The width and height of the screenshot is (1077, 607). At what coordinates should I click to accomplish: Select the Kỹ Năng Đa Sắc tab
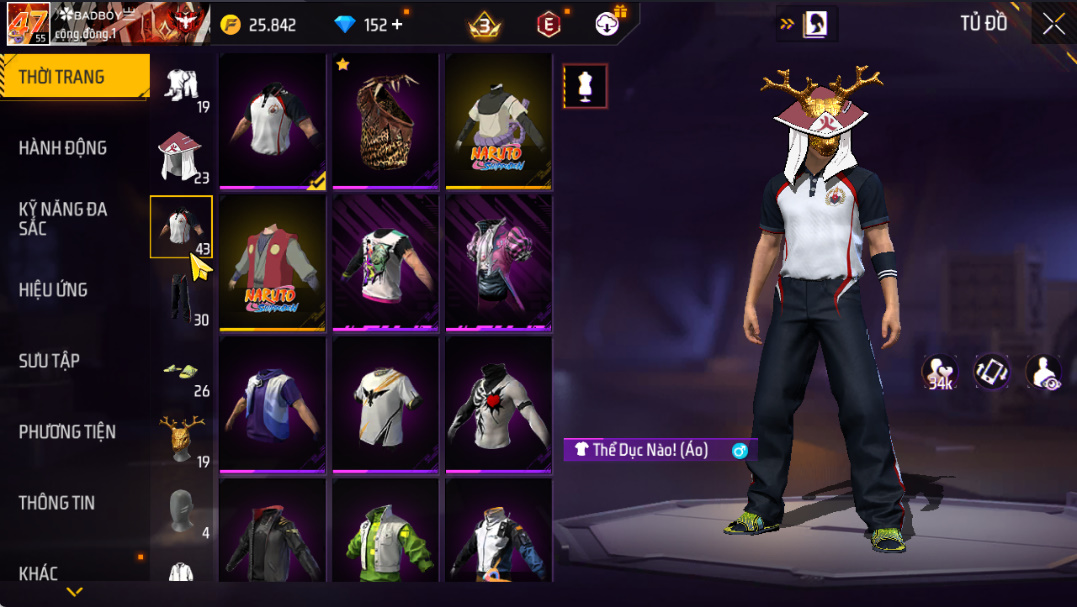(63, 219)
